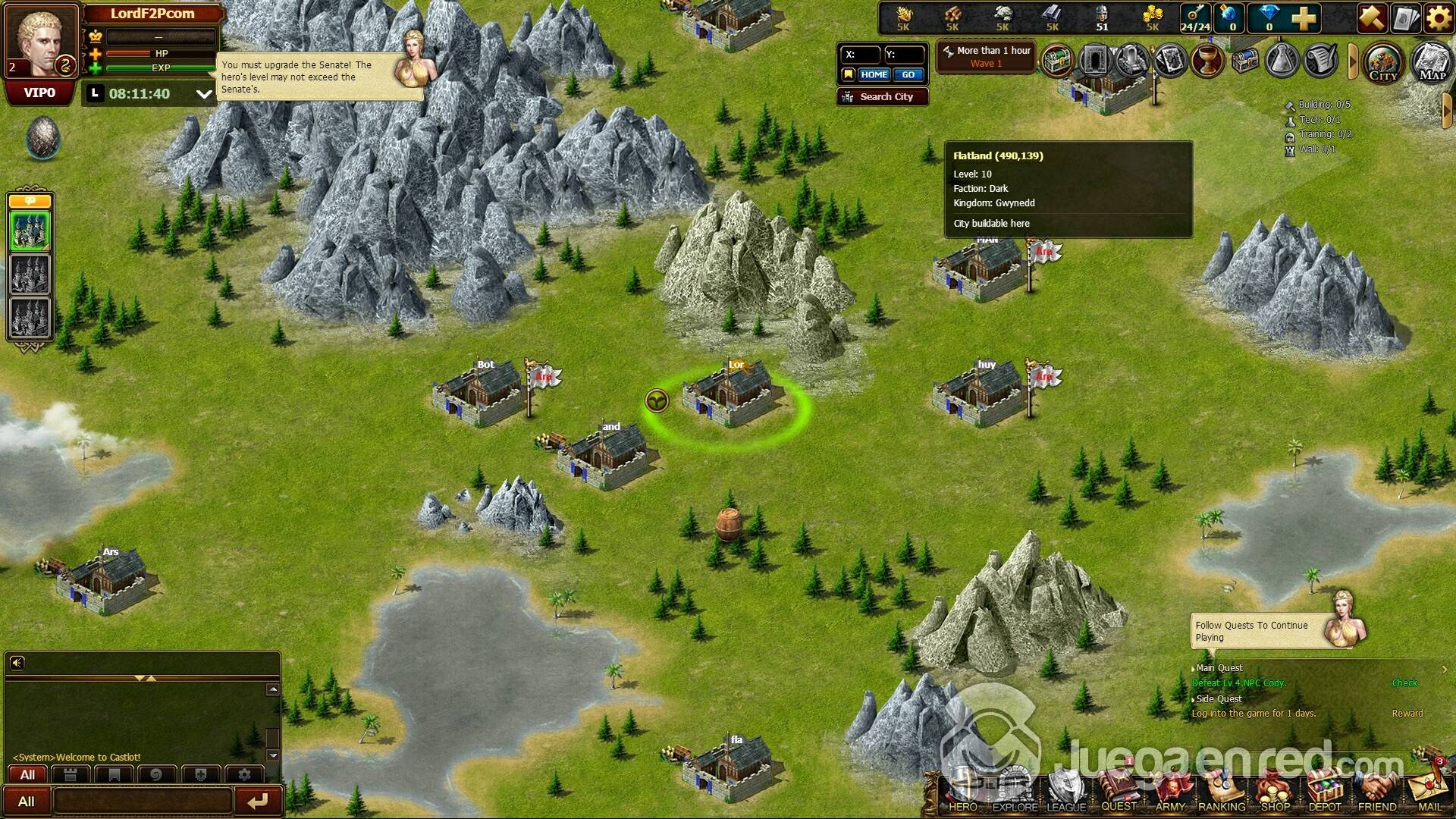Image resolution: width=1456 pixels, height=819 pixels.
Task: Open the gear settings icon
Action: (x=1439, y=17)
